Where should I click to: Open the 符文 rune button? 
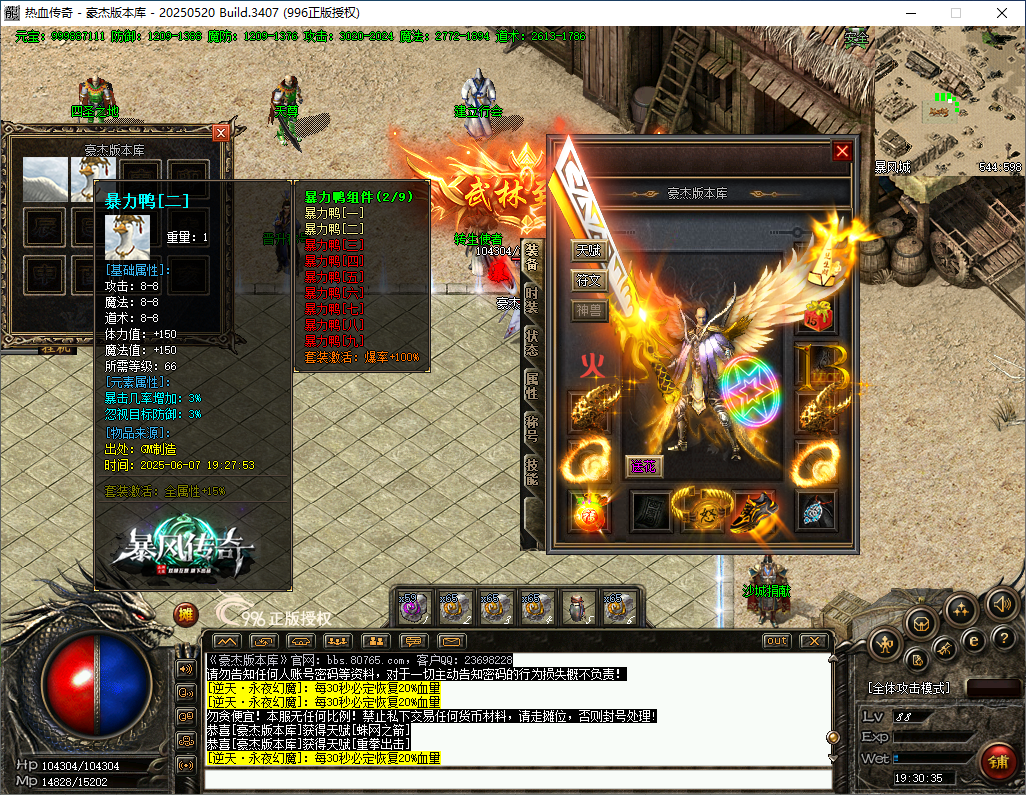(x=589, y=280)
